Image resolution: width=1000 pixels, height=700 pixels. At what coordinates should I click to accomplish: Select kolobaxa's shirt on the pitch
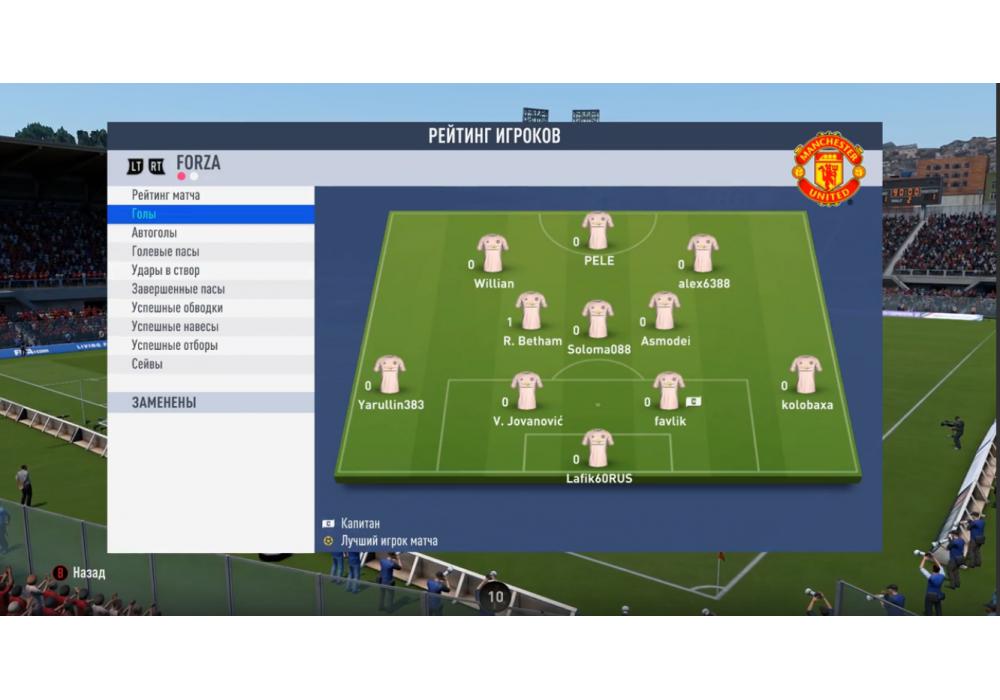pos(805,375)
